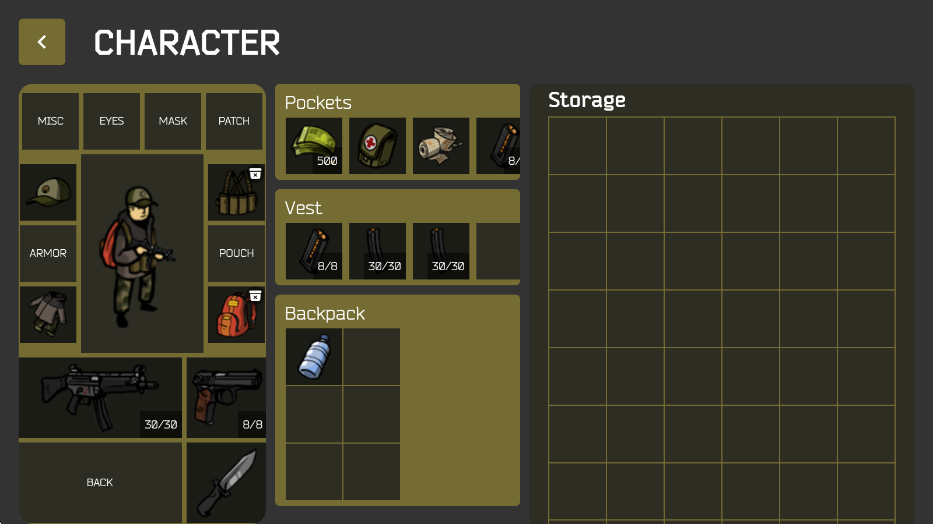The image size is (933, 524).
Task: Select the EYES equipment slot
Action: (x=111, y=121)
